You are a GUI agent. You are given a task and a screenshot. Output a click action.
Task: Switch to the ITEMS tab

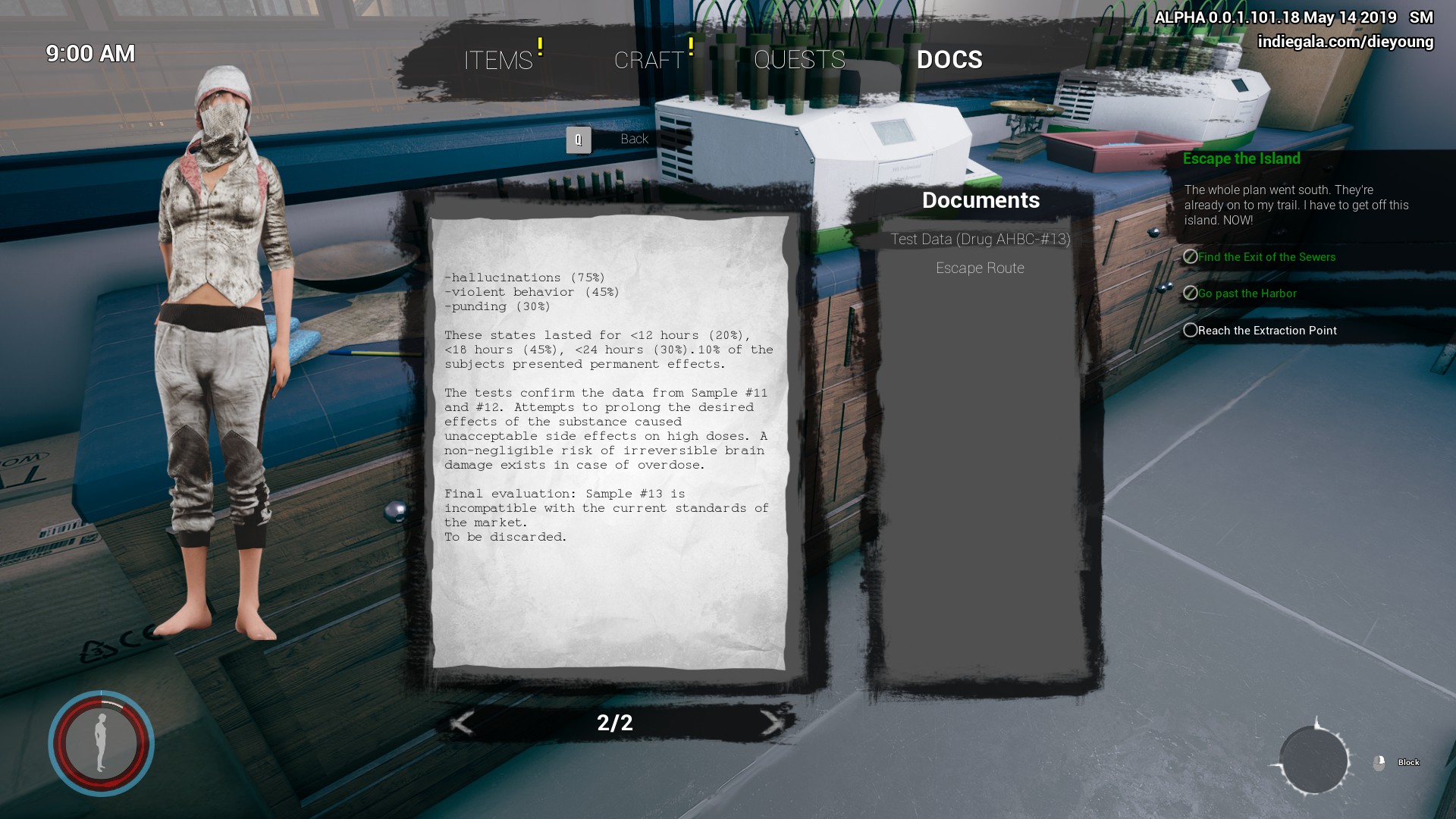498,60
